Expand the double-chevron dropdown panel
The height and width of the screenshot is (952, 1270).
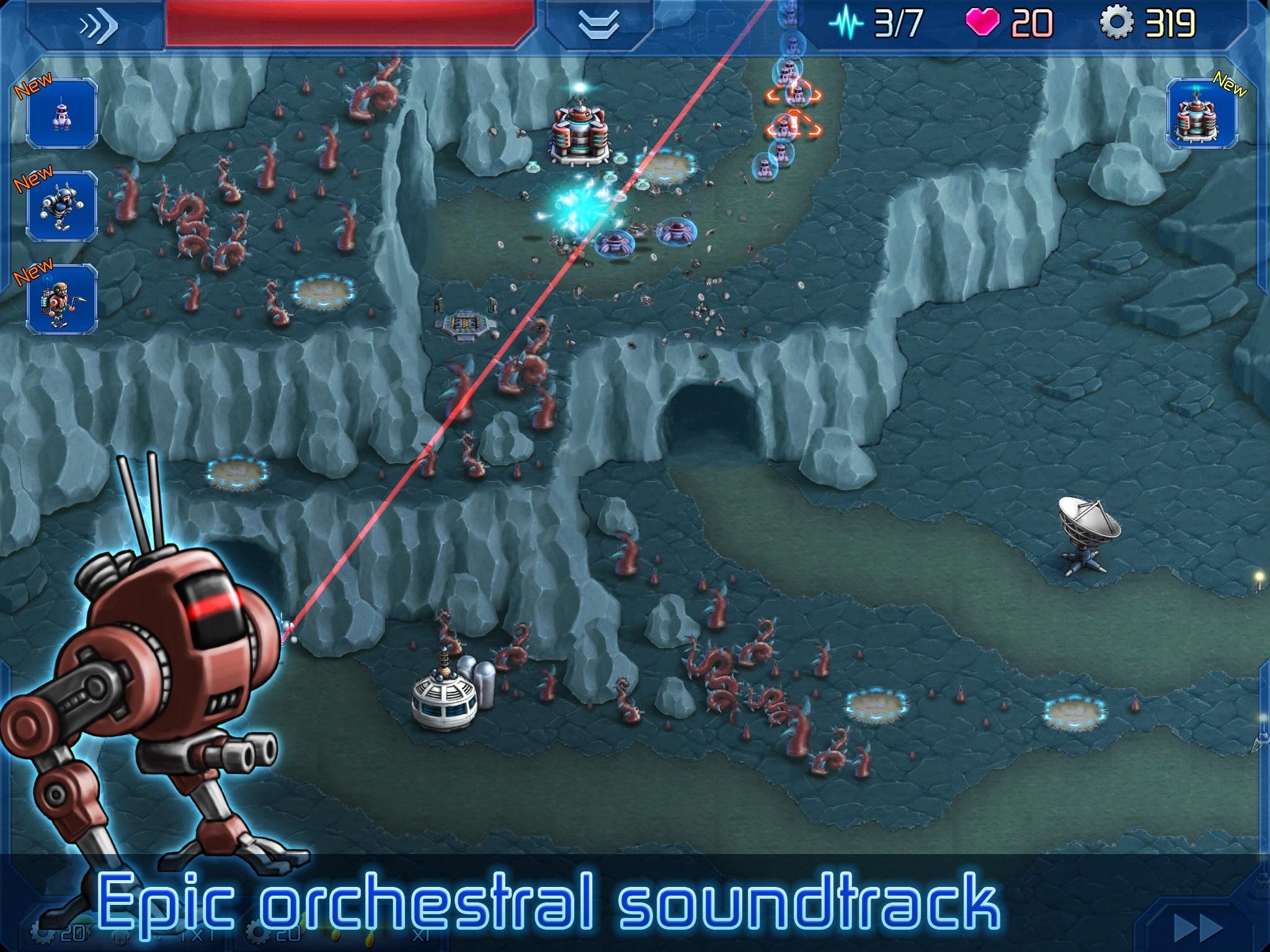click(x=599, y=26)
